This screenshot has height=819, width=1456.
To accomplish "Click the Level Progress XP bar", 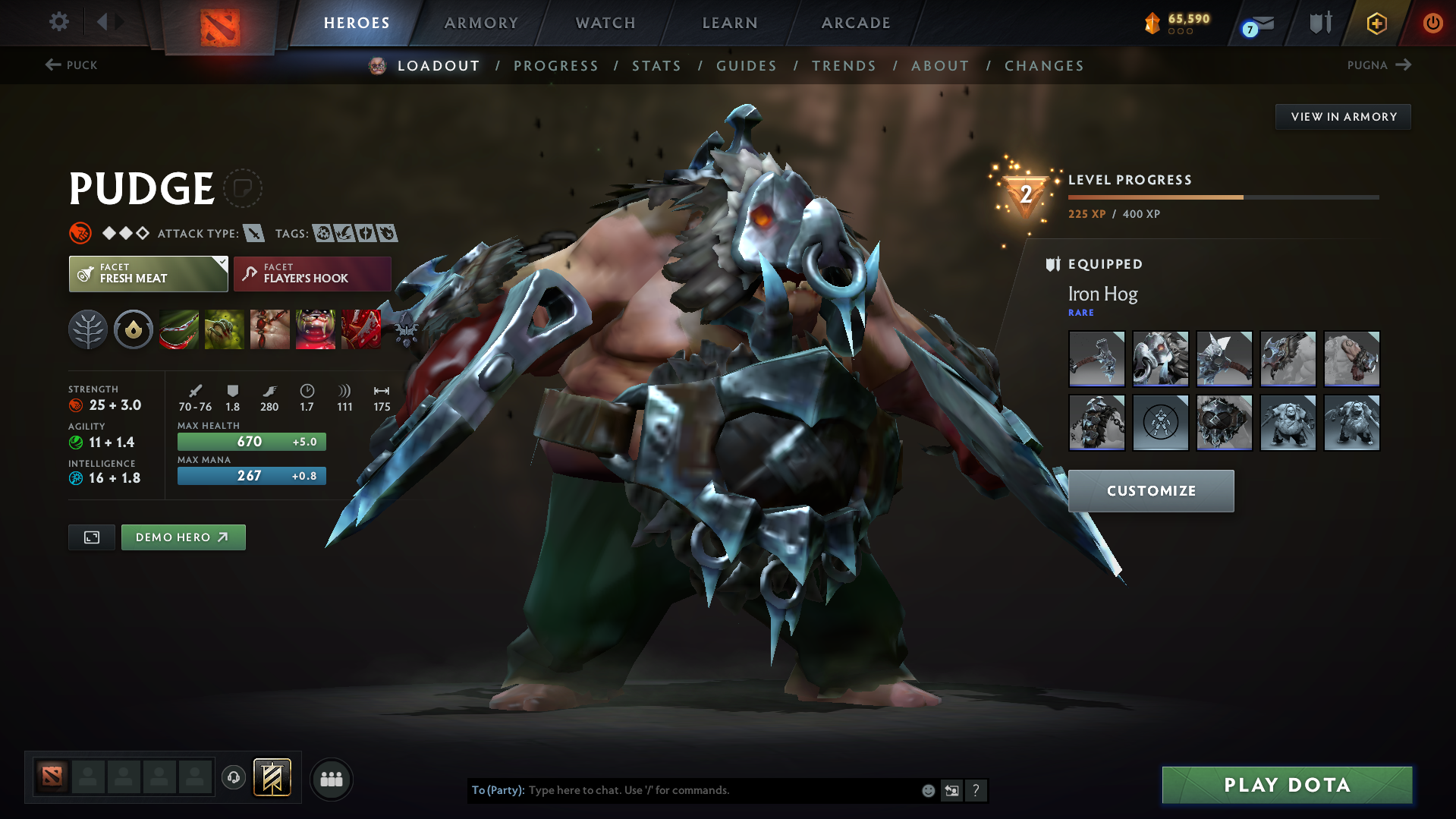I will tap(1222, 197).
